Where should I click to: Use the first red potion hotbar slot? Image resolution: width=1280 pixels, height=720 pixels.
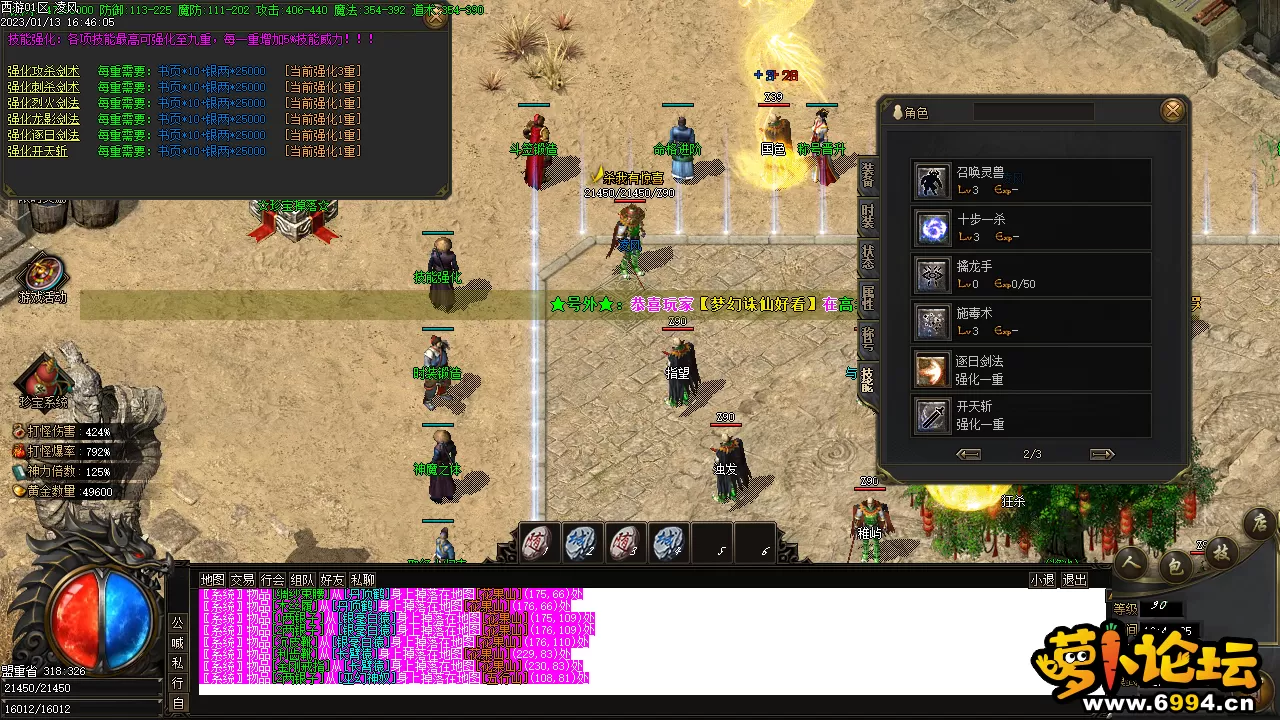tap(539, 543)
